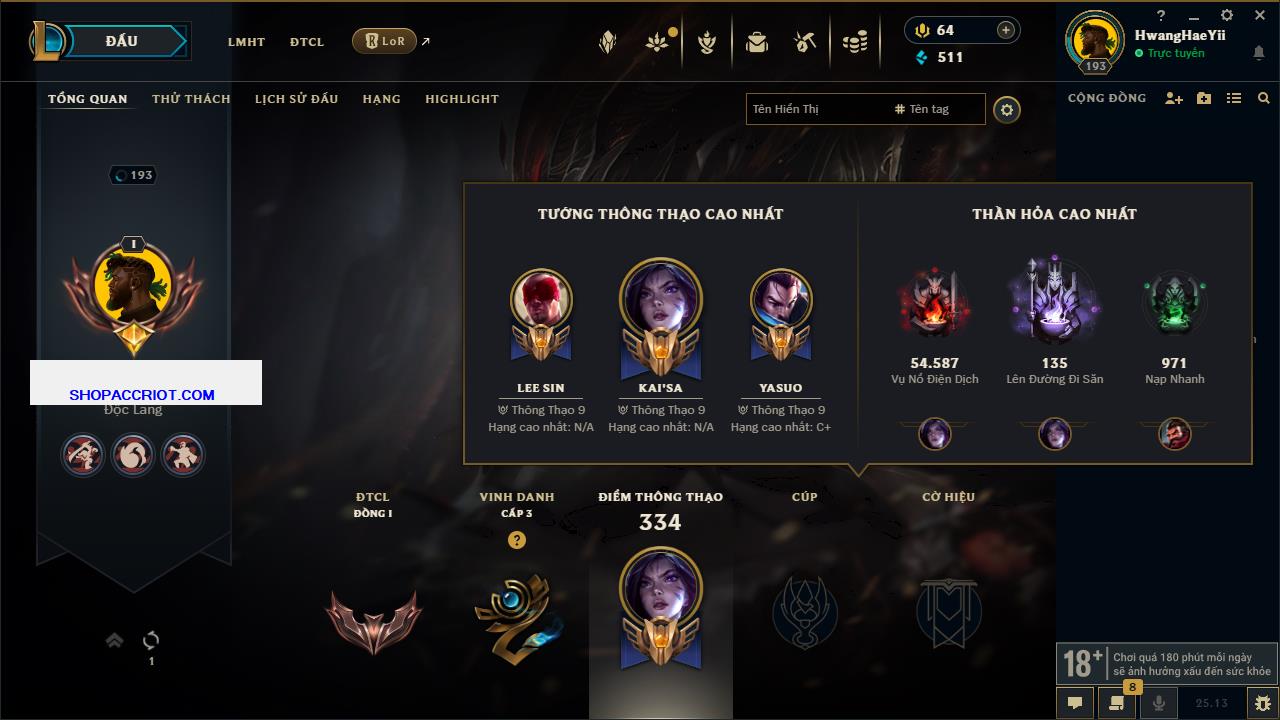The height and width of the screenshot is (720, 1280).
Task: Open the LỊCH SỬ ĐẤU tab
Action: pos(296,99)
